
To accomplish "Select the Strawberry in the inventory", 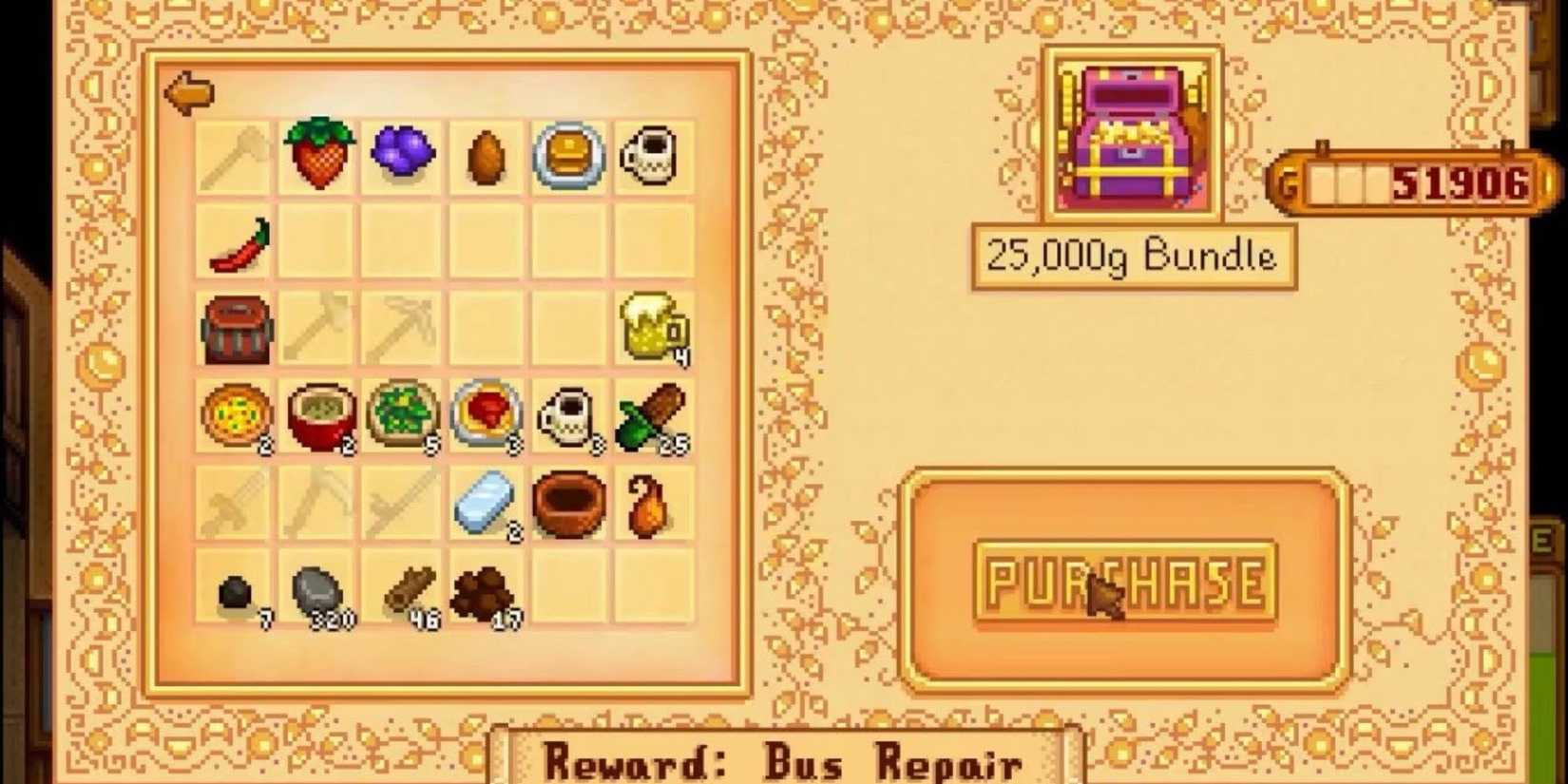I will [318, 157].
